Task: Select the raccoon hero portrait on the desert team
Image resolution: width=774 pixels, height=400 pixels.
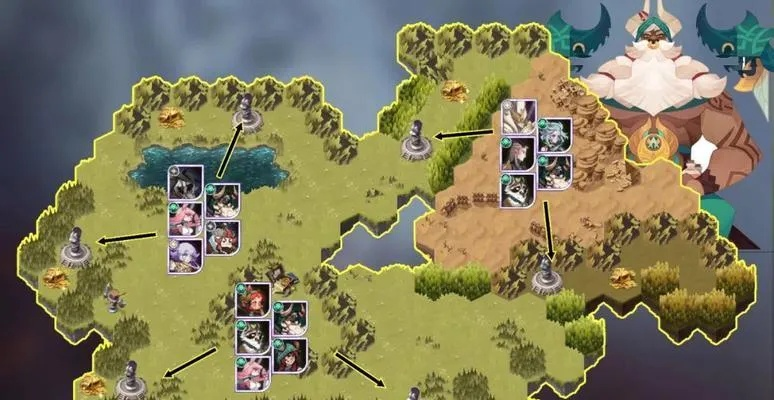Action: pyautogui.click(x=518, y=190)
